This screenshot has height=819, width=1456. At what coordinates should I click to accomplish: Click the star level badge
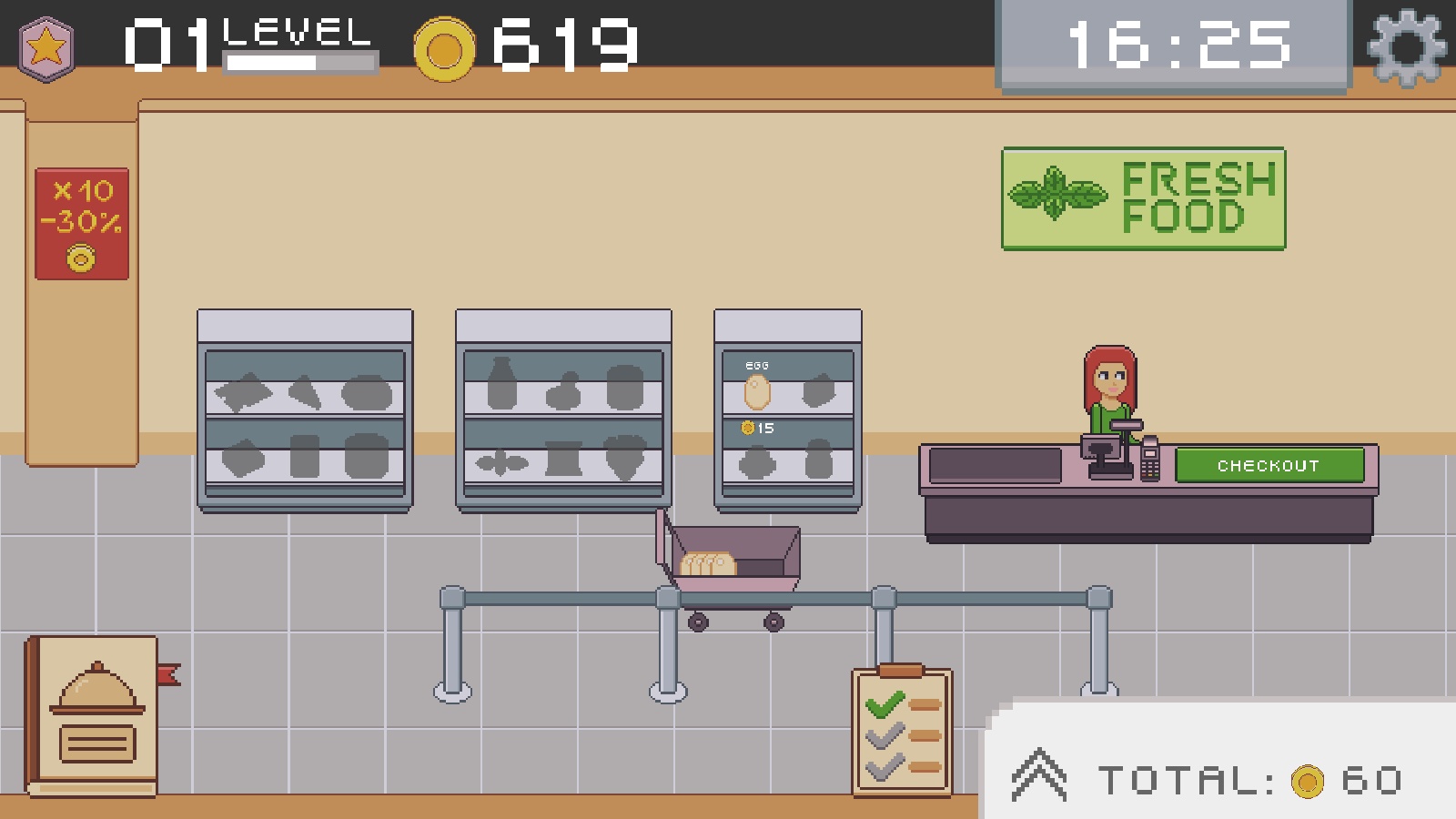pos(45,48)
